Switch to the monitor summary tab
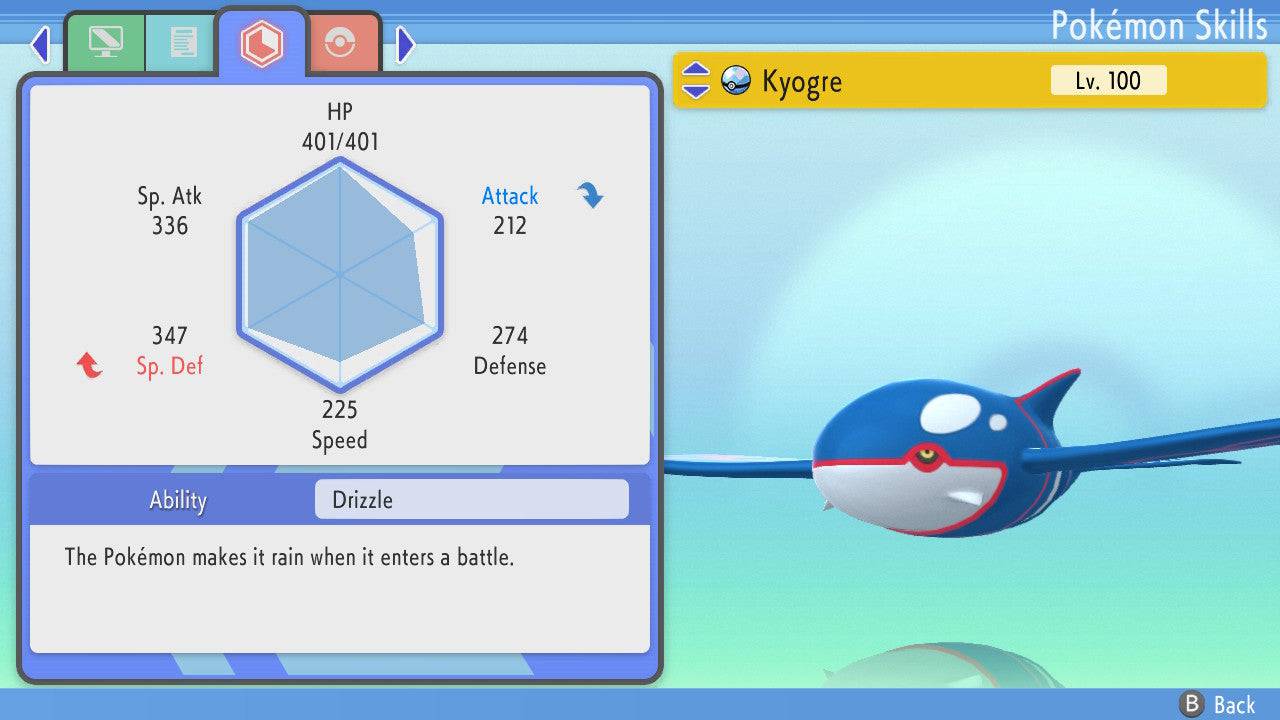Viewport: 1280px width, 720px height. [105, 43]
